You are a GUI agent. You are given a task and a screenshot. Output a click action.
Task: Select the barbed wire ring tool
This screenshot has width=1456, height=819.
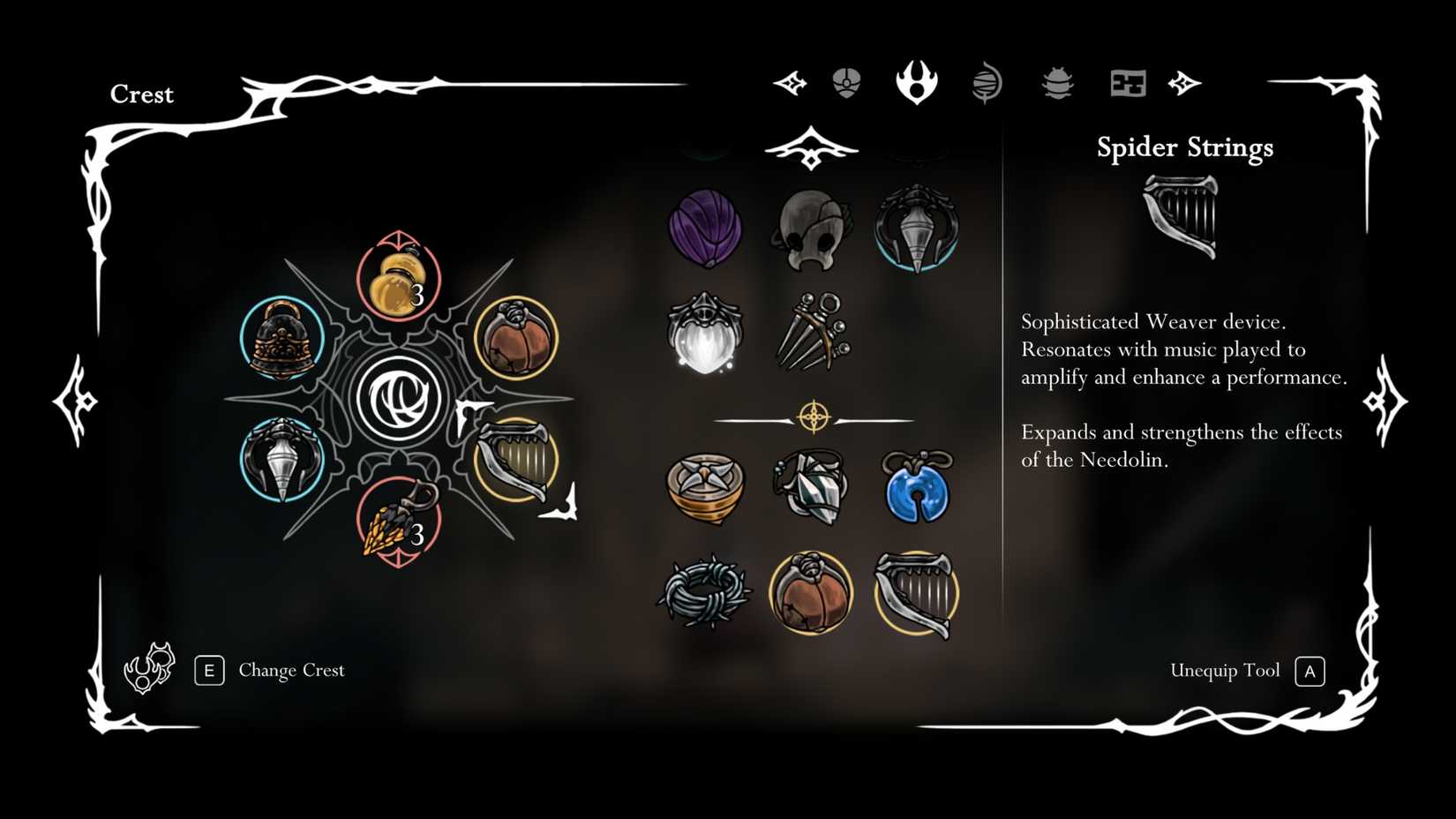(x=706, y=591)
